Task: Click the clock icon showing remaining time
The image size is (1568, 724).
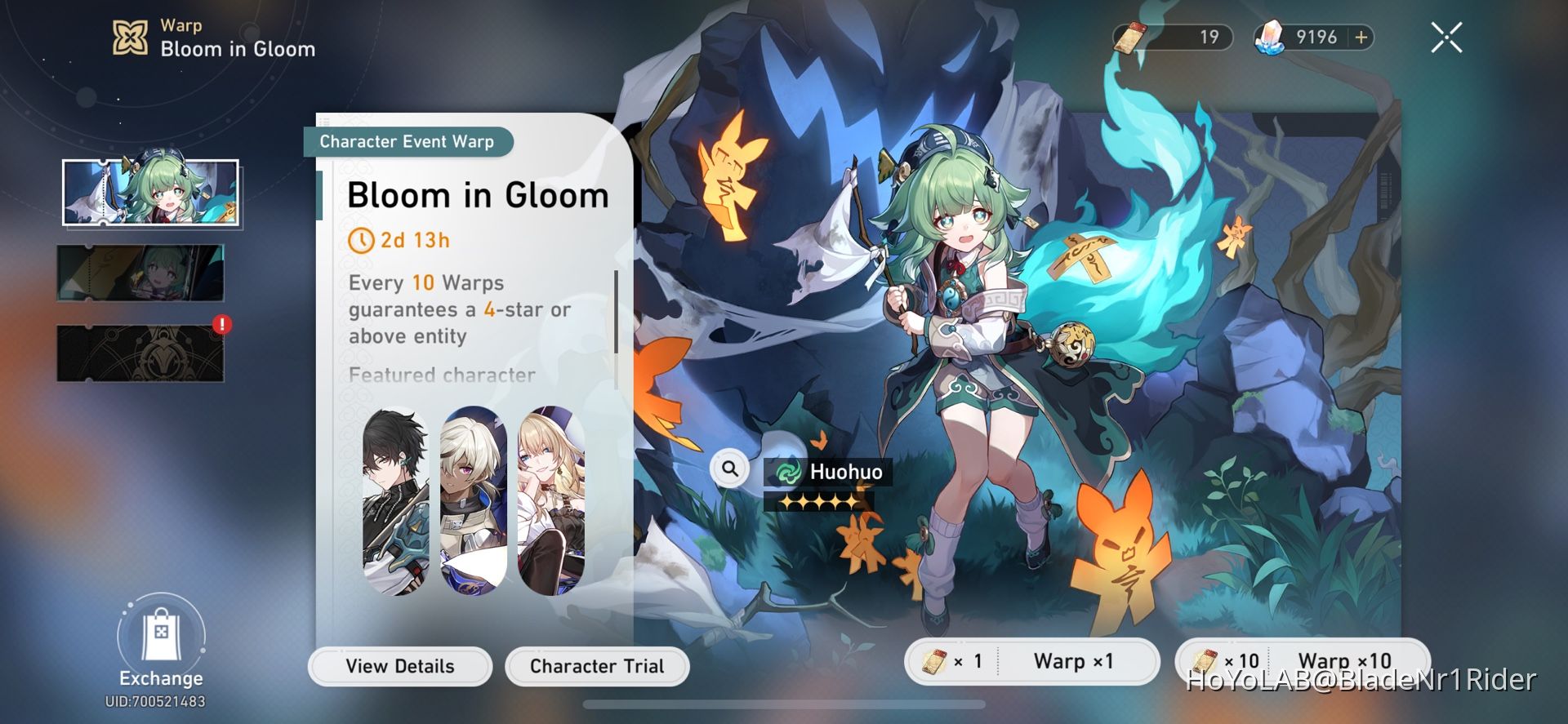Action: coord(362,239)
